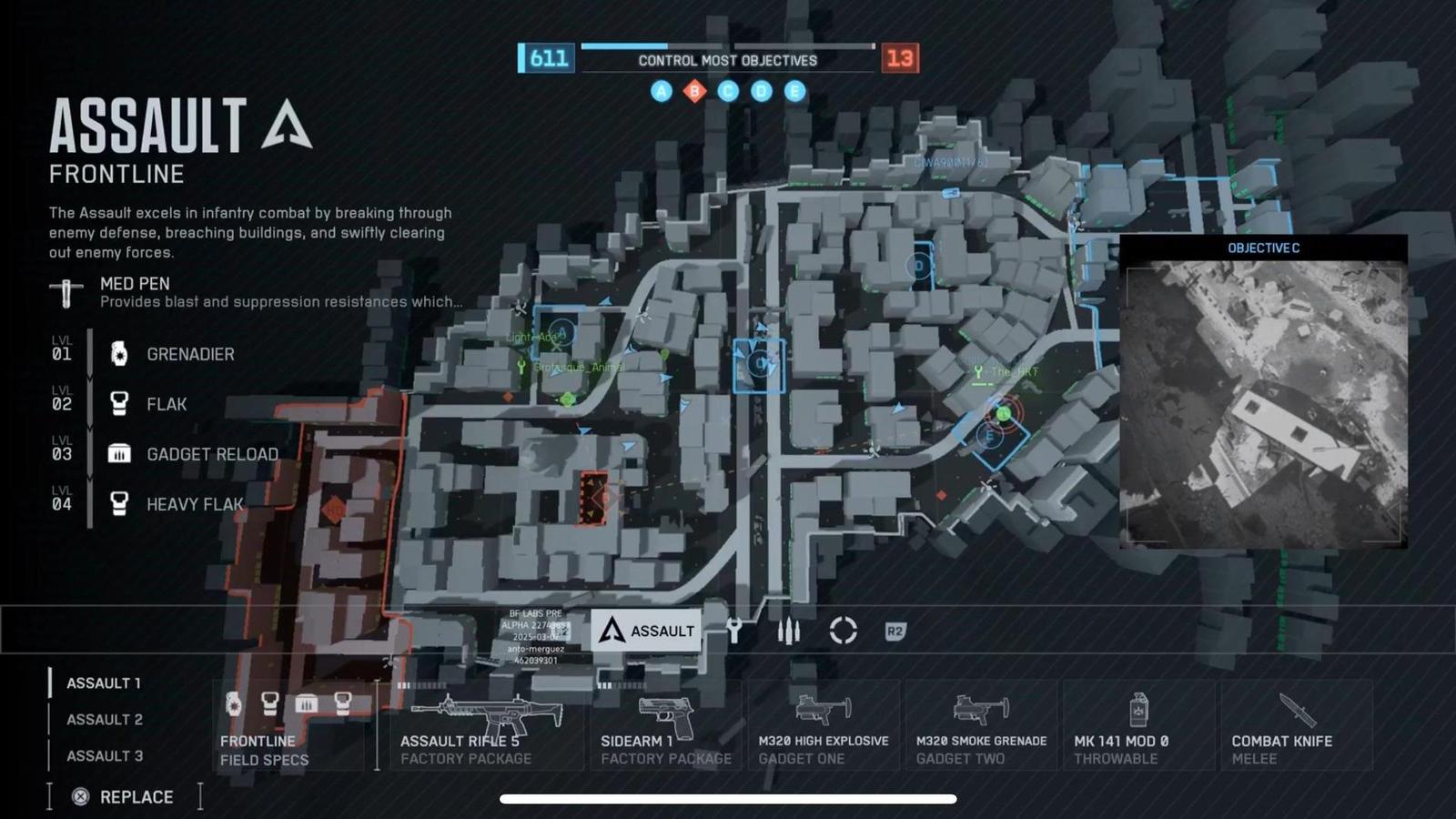Select the Gadget Reload perk icon

click(x=119, y=453)
